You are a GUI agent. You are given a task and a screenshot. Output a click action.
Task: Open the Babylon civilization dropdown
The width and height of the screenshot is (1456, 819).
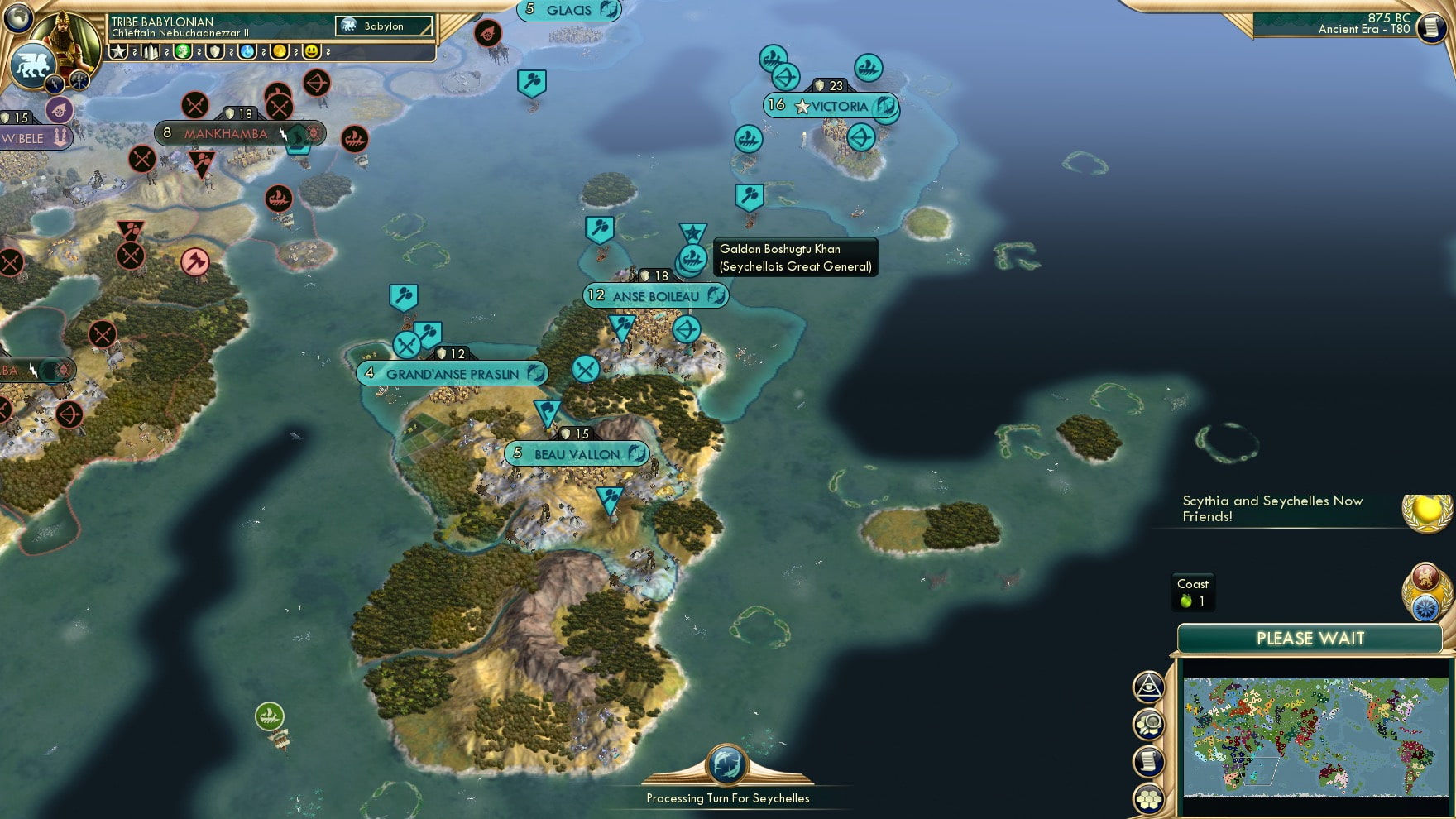(384, 26)
